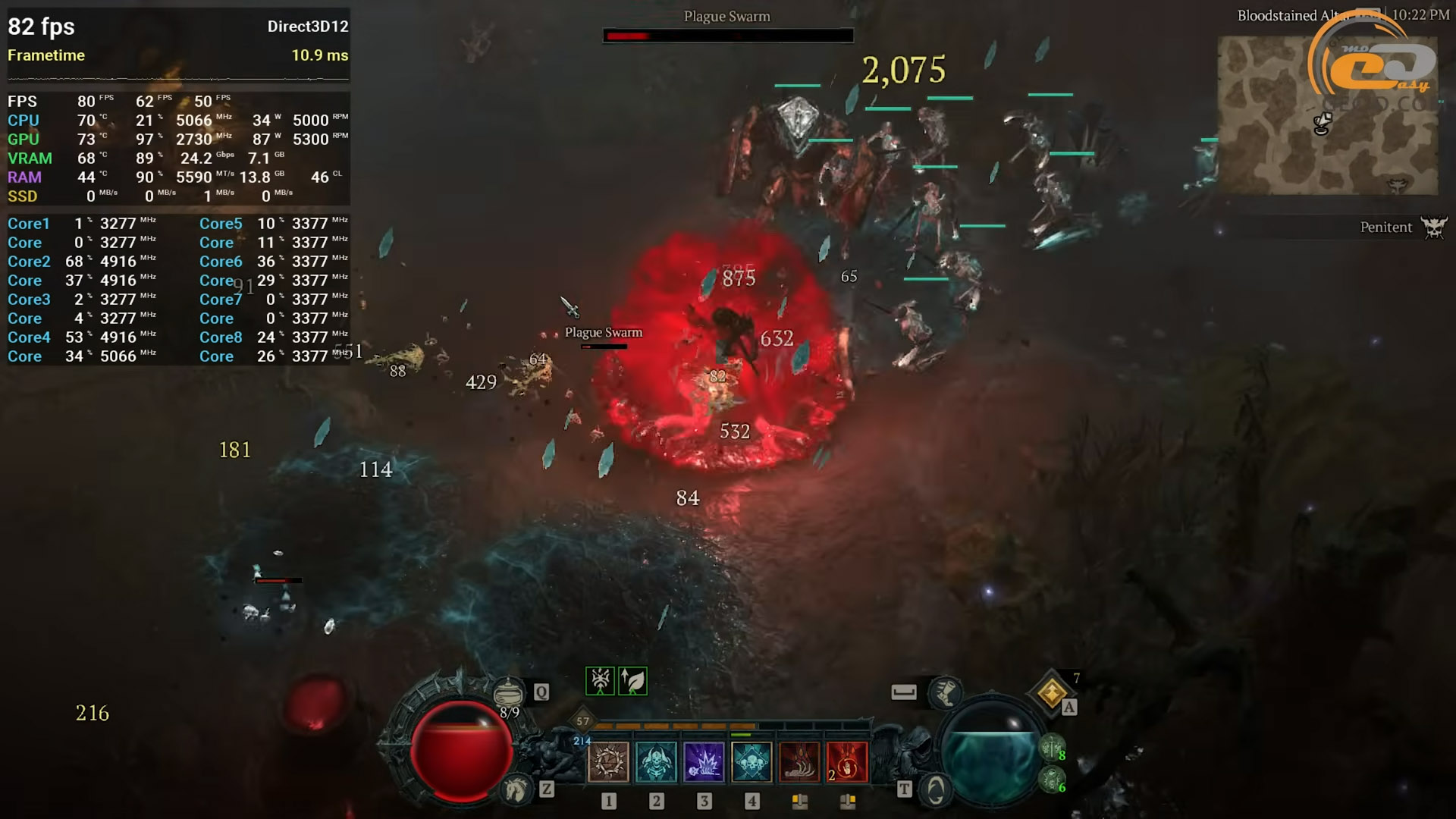
Task: Select the golden diamond ability icon
Action: tap(1052, 692)
